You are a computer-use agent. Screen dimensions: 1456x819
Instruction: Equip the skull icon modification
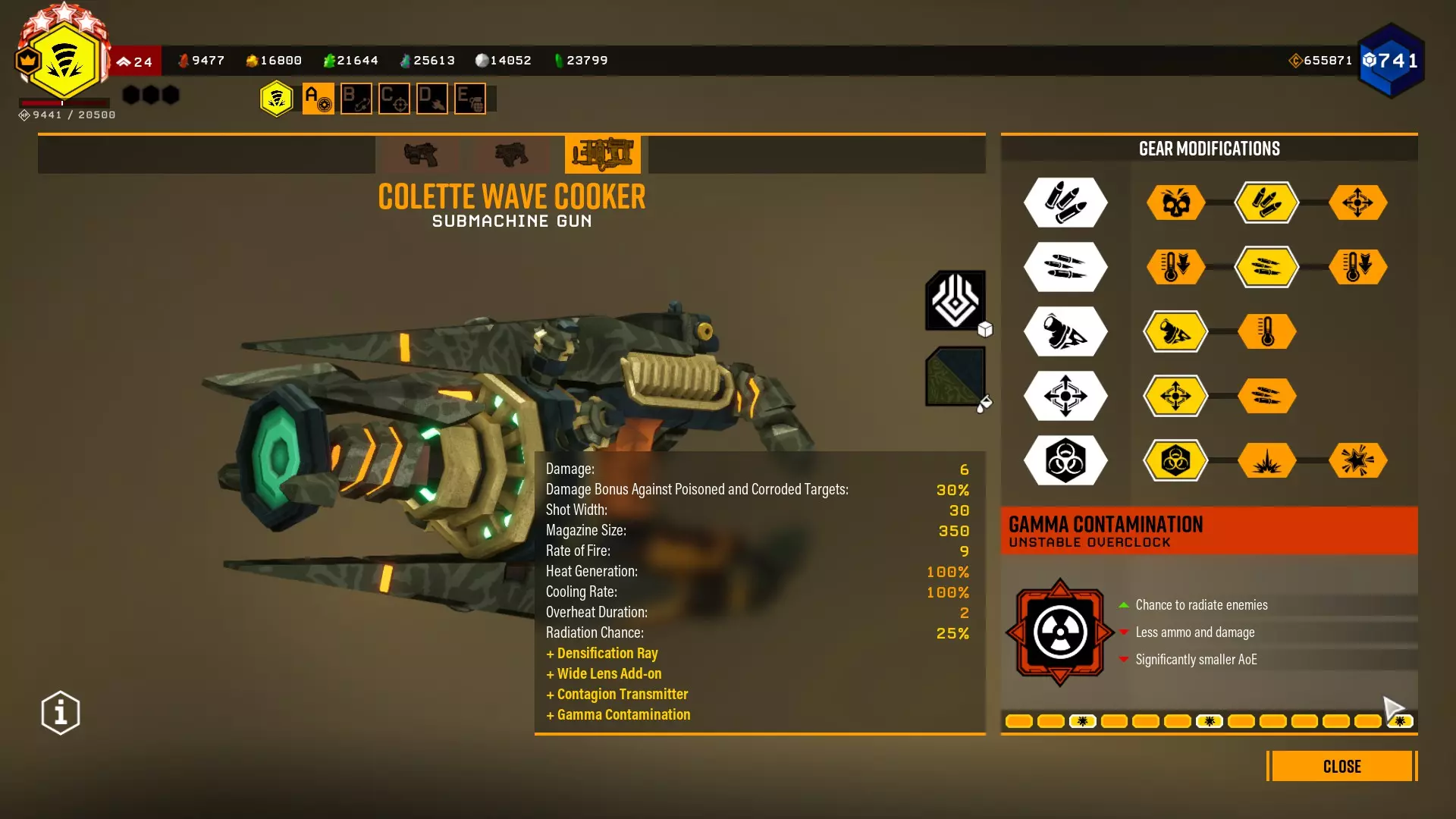tap(1175, 202)
